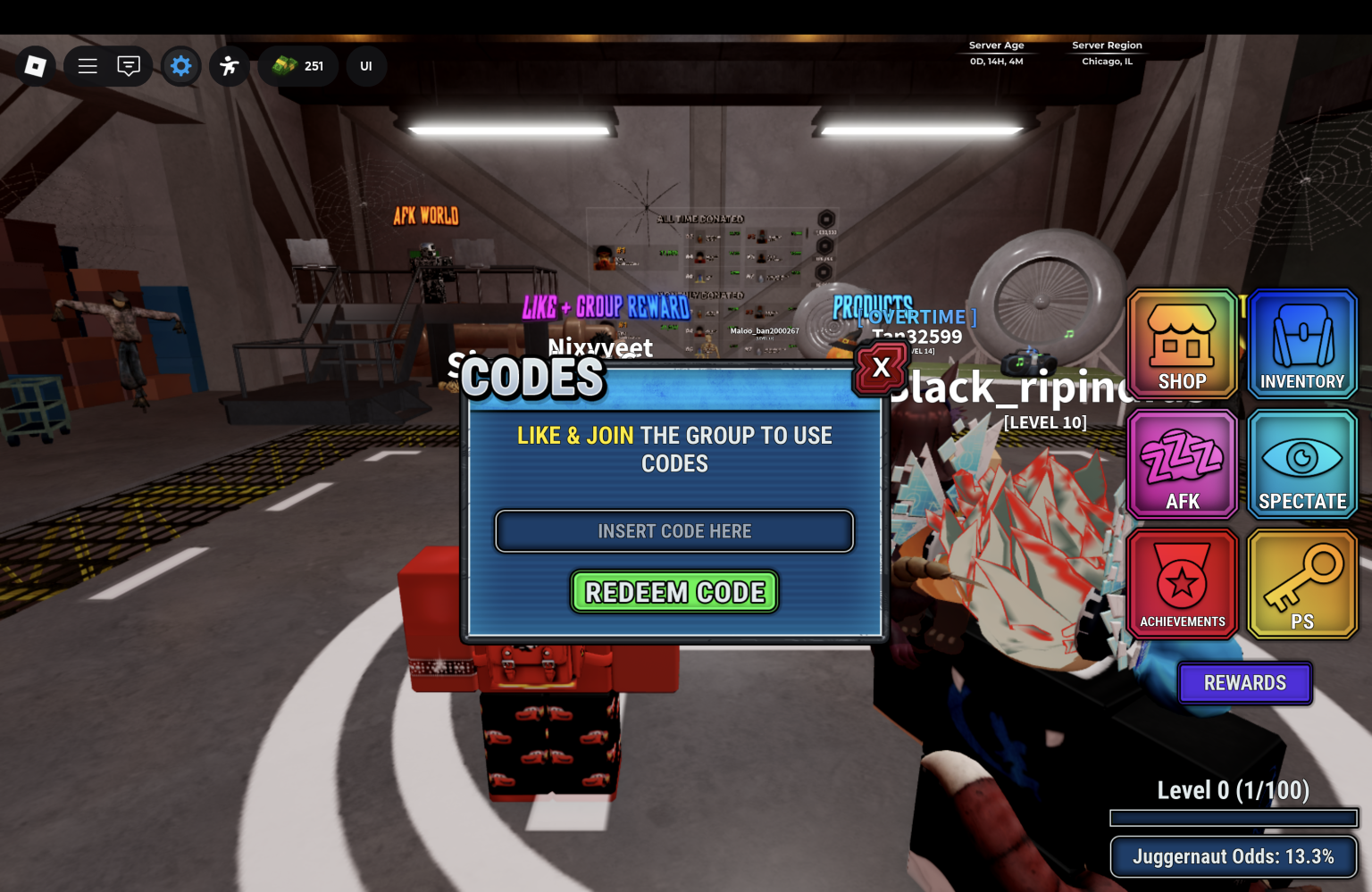This screenshot has width=1372, height=892.
Task: Open the running figure emotes menu
Action: coord(230,66)
